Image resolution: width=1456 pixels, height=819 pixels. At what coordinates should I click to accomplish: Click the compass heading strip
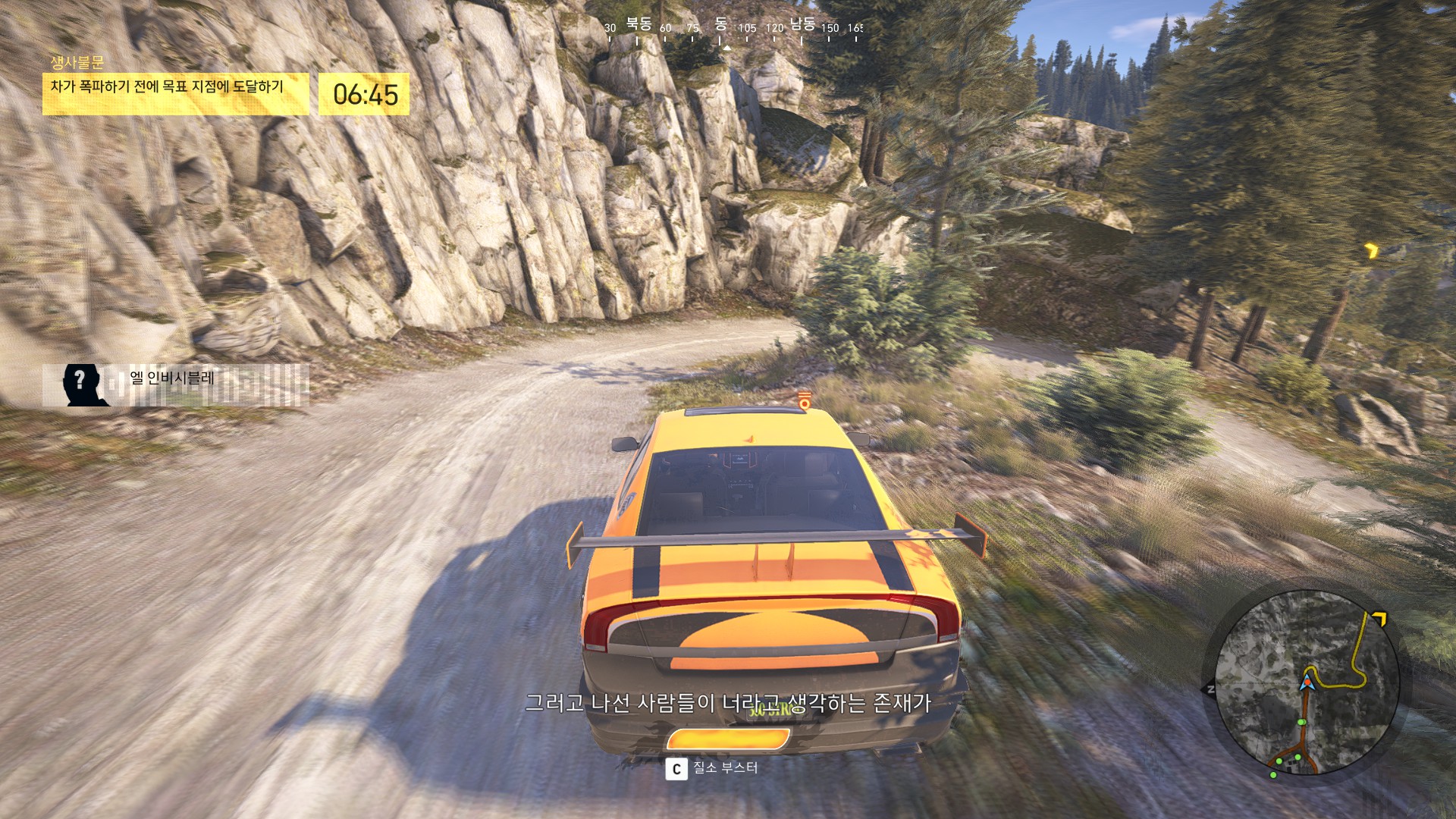point(733,29)
